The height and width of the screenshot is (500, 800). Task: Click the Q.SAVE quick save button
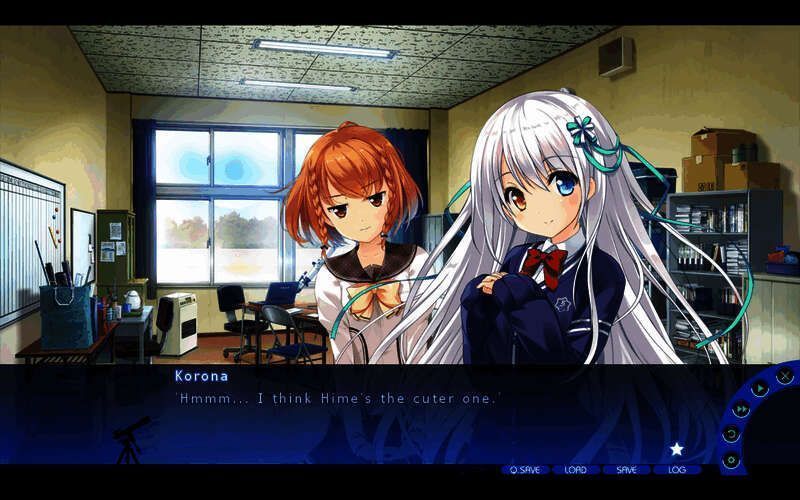[x=524, y=469]
